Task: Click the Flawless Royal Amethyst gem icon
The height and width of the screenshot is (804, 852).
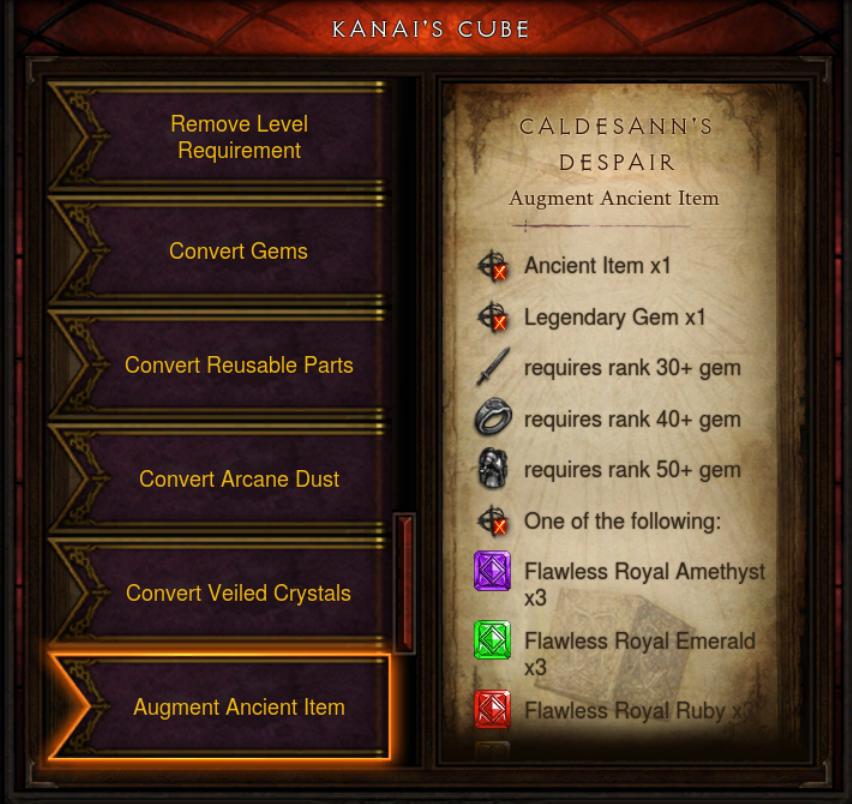Action: (x=492, y=571)
